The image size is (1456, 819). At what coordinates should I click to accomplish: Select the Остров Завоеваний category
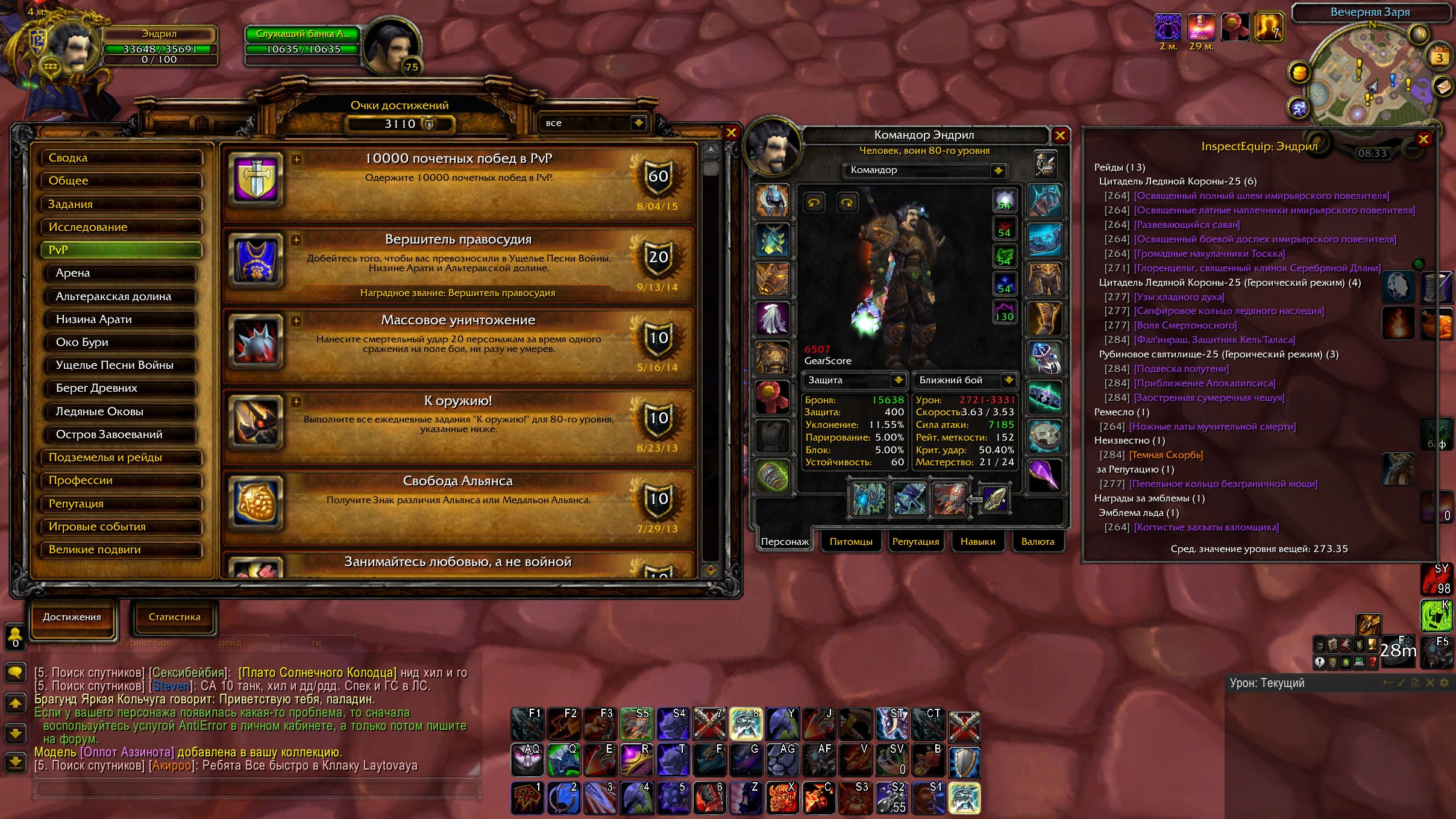(121, 435)
